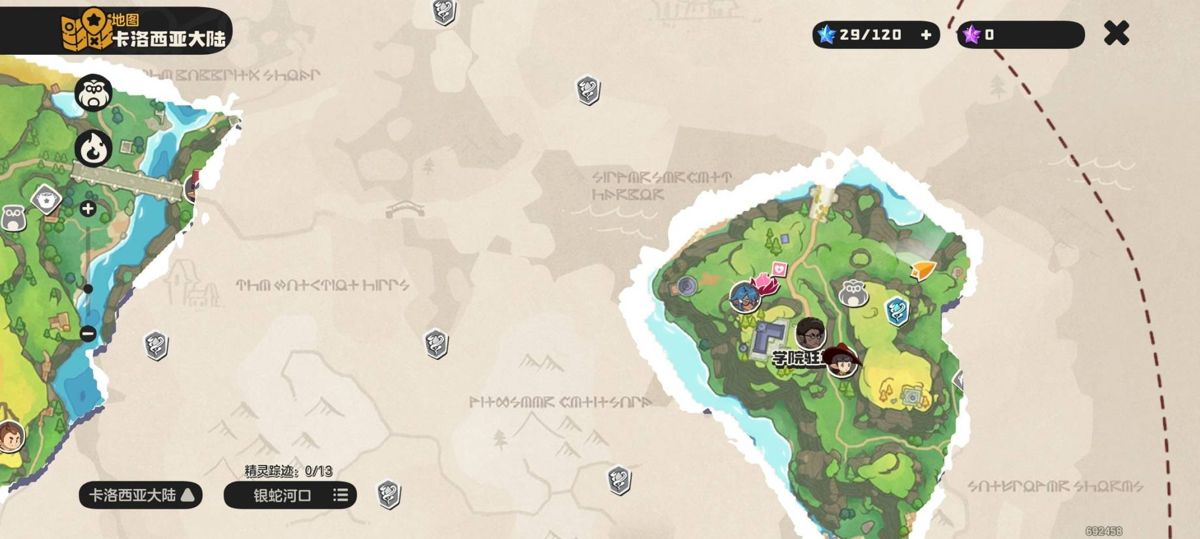This screenshot has height=539, width=1200.
Task: Open the 银蛇河口 area list
Action: [x=290, y=495]
